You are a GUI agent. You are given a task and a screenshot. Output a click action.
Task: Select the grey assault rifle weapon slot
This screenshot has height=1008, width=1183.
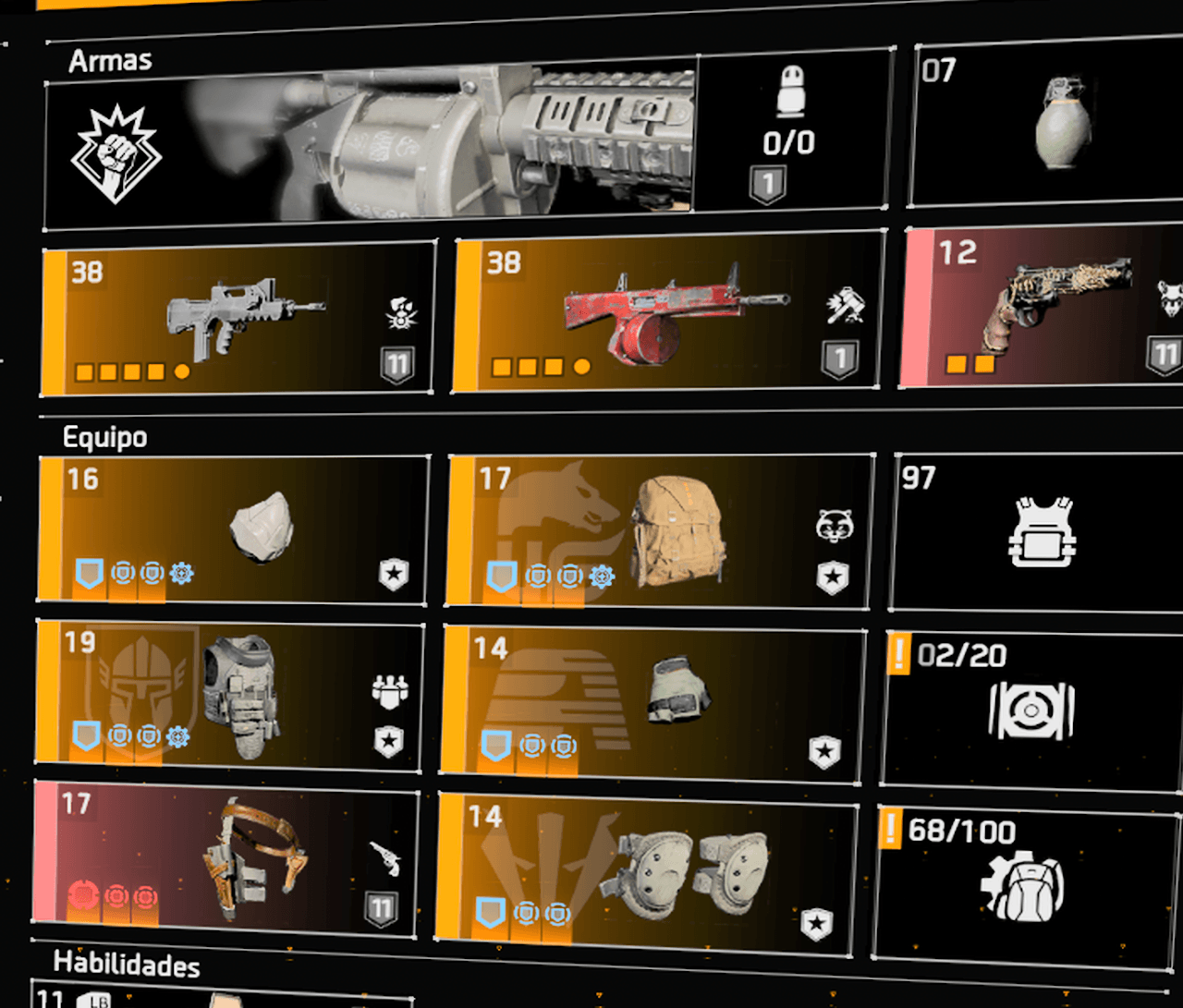(238, 317)
